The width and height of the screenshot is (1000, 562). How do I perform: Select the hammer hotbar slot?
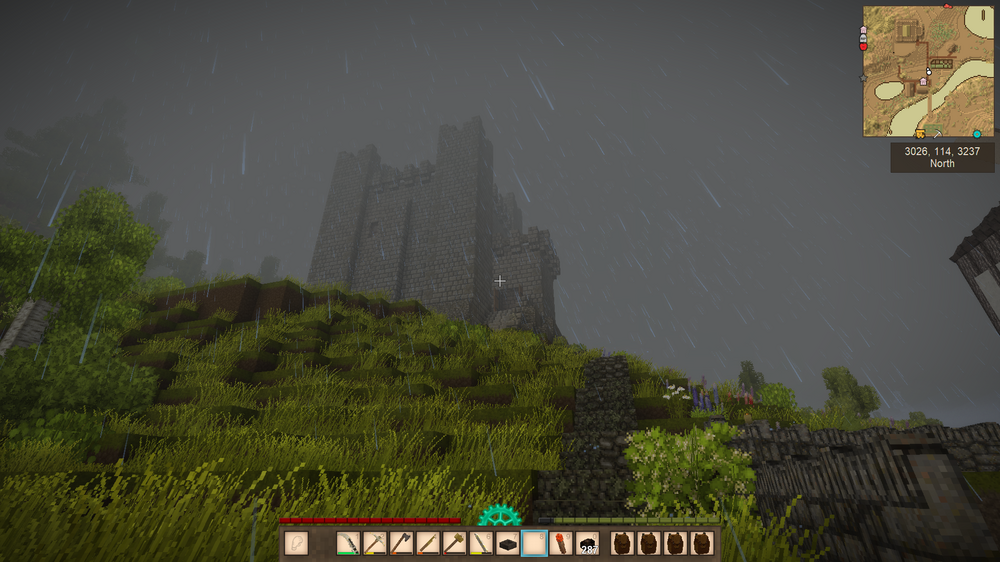click(455, 544)
